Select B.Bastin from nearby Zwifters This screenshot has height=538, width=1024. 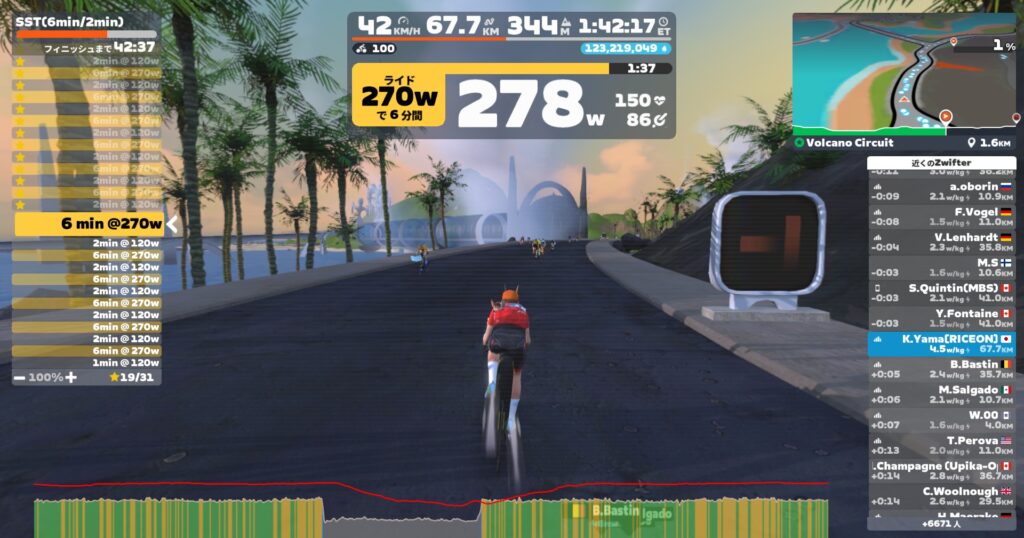point(941,369)
